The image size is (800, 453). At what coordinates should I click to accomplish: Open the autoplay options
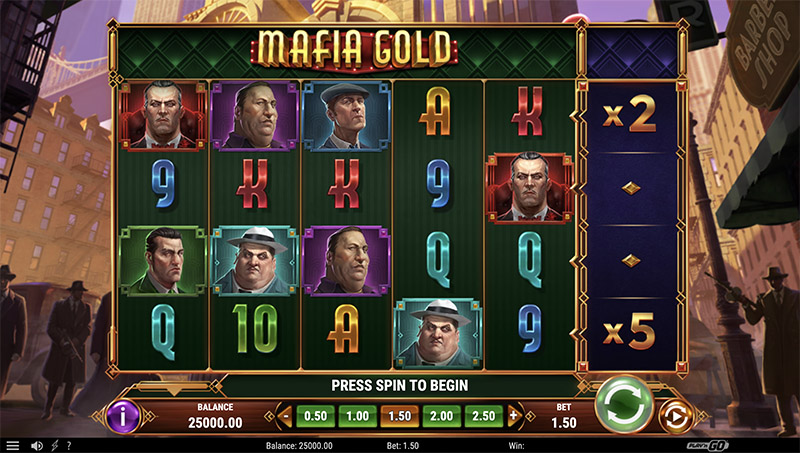(x=677, y=415)
